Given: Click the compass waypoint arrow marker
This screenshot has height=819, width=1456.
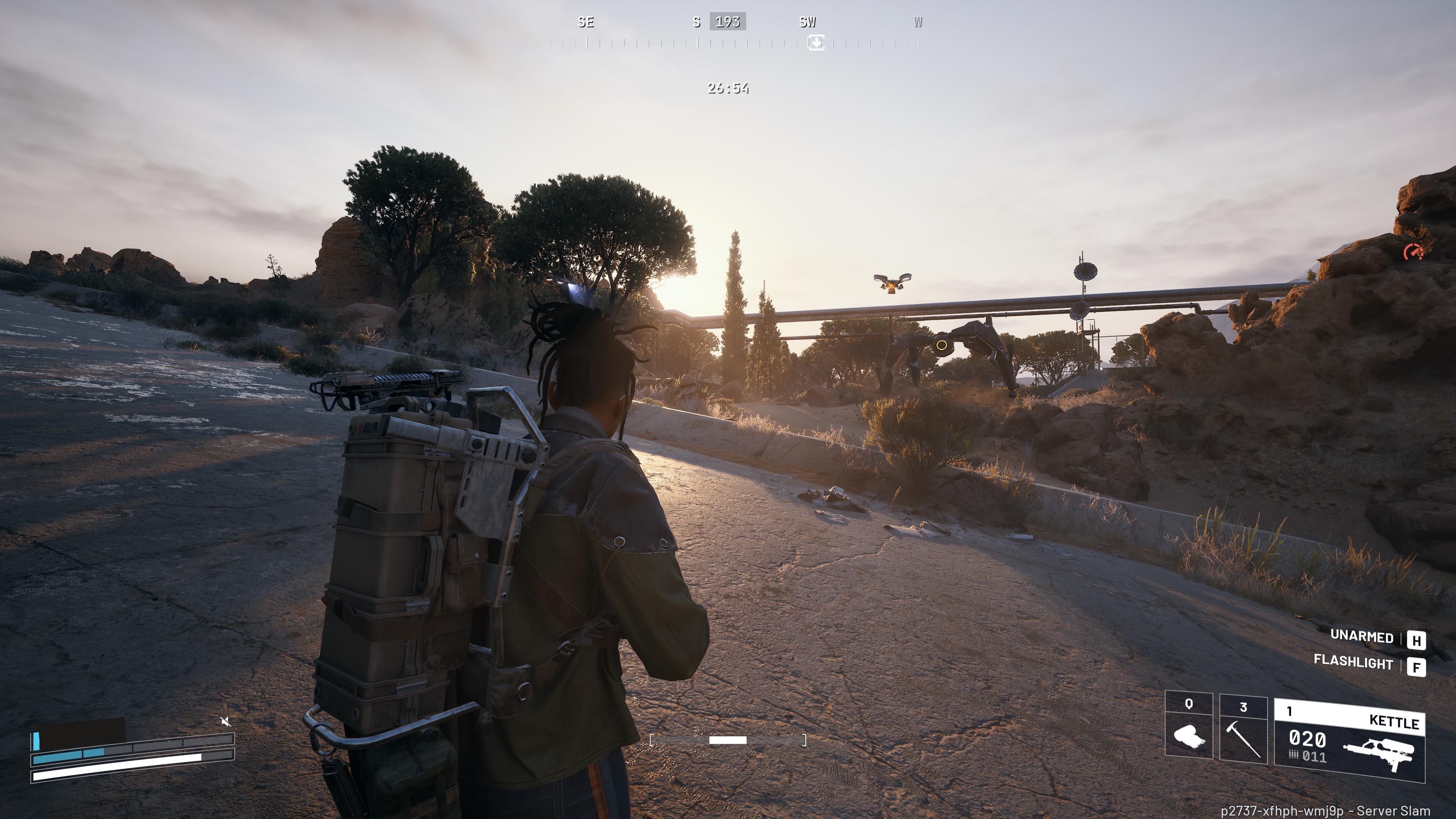Looking at the screenshot, I should [x=816, y=42].
